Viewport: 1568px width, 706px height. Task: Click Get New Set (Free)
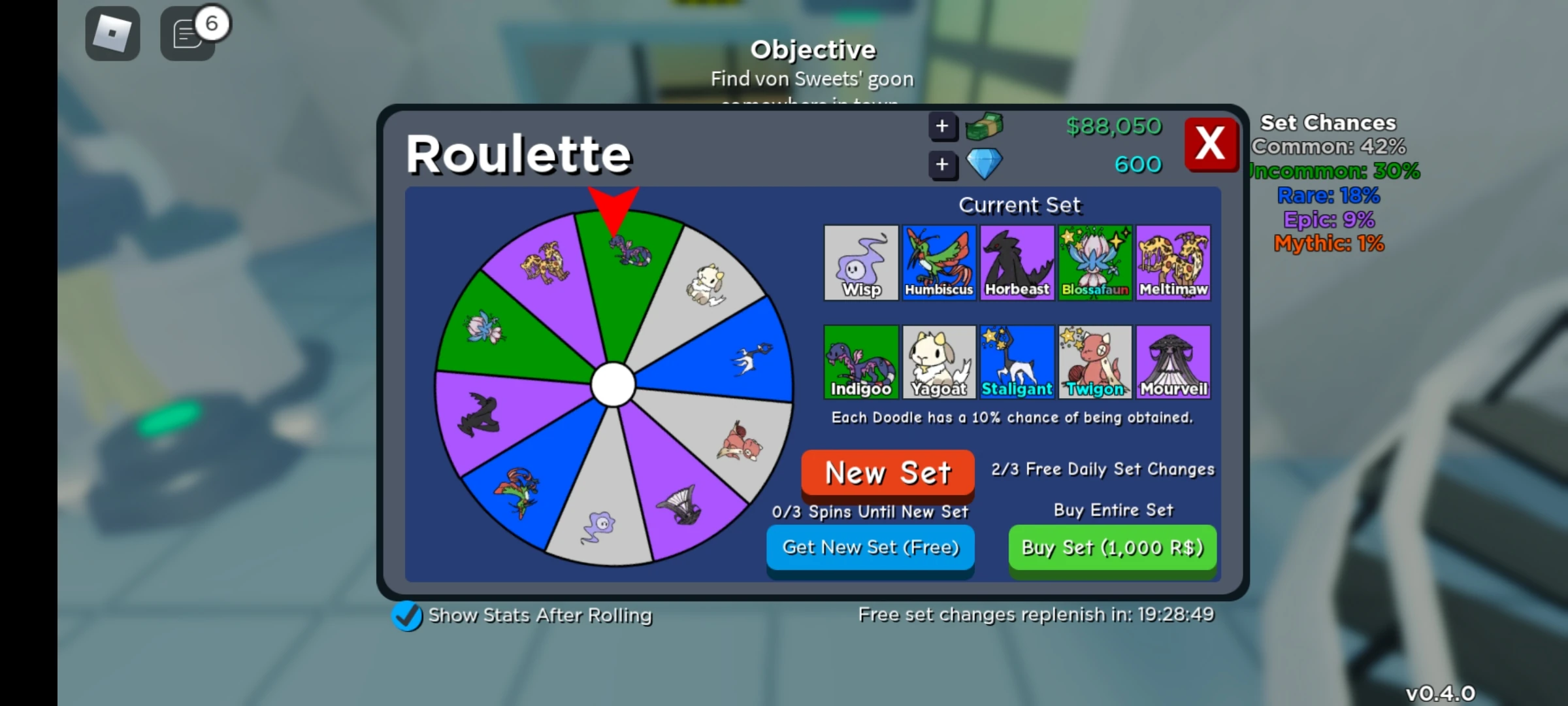[x=870, y=548]
